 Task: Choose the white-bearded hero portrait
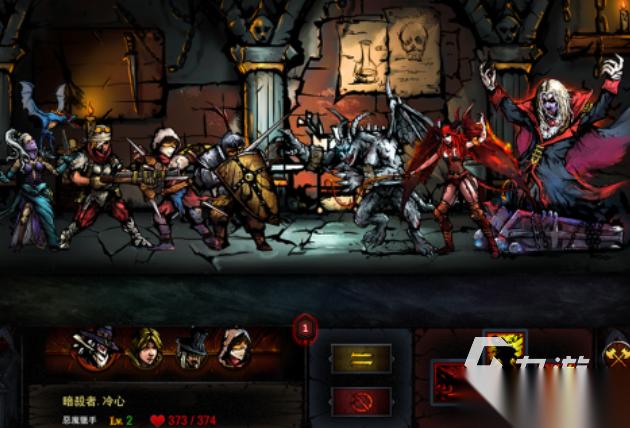(191, 349)
